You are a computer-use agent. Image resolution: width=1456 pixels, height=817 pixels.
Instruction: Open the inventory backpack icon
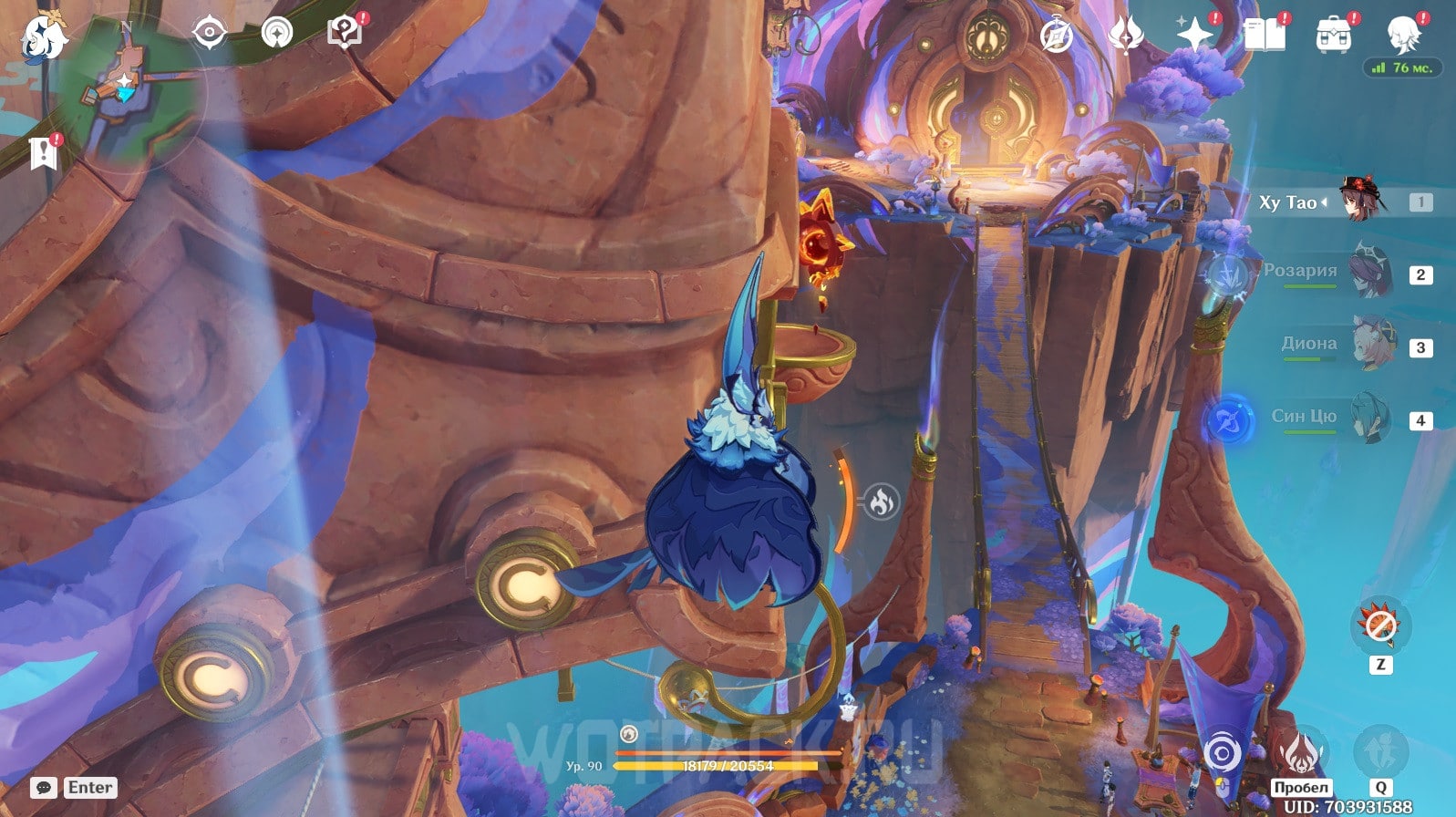[x=1333, y=35]
